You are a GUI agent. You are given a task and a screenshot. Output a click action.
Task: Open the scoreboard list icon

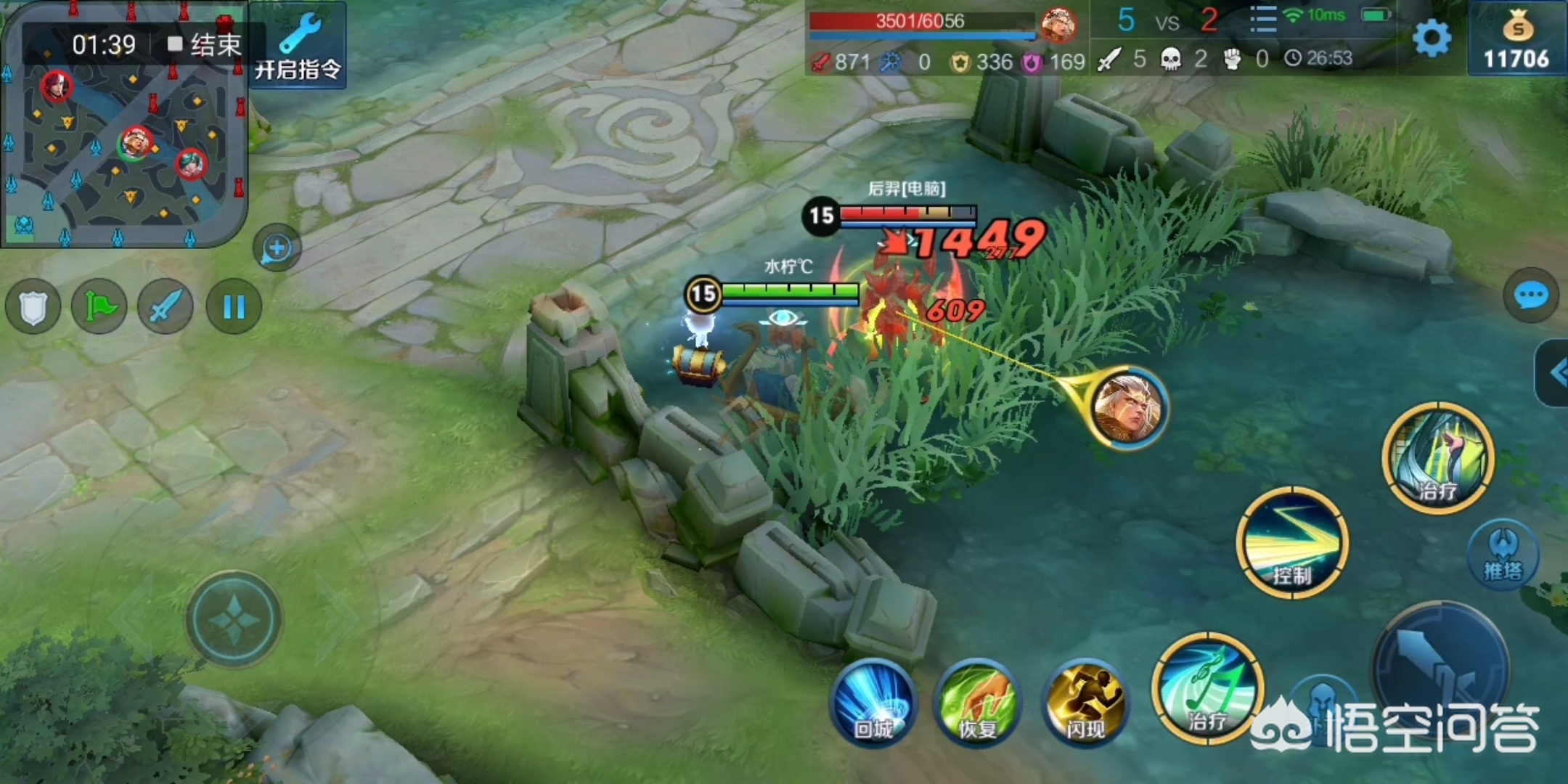[x=1263, y=20]
